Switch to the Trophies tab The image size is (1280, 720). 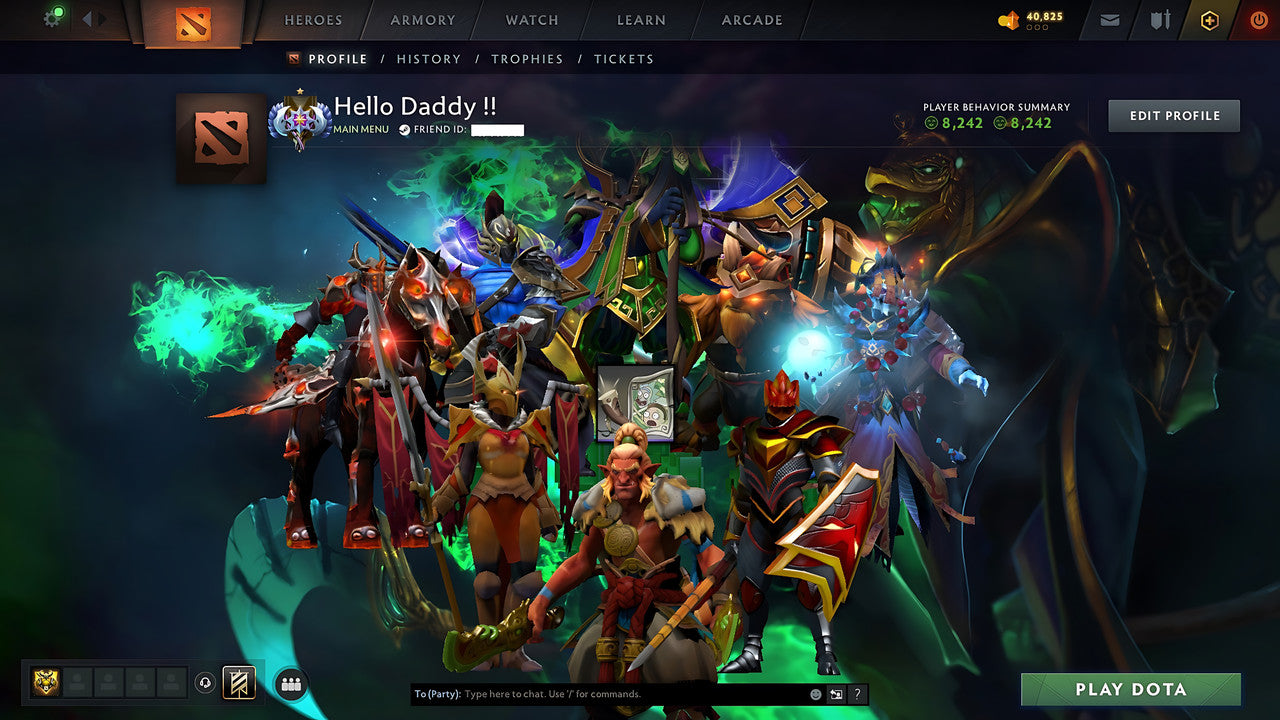tap(528, 59)
